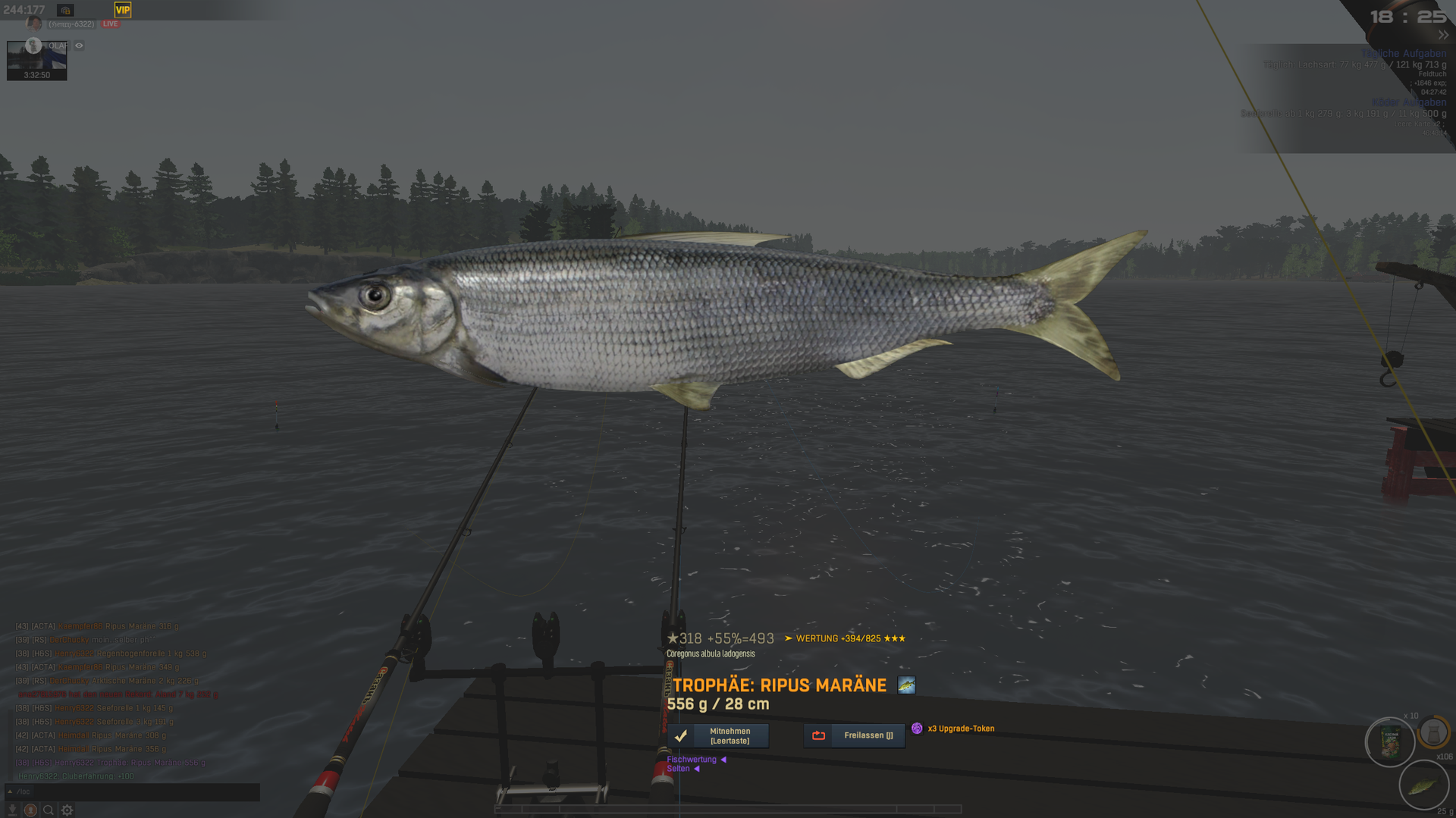Collapse the tasks panel with double arrow
This screenshot has height=818, width=1456.
click(x=1442, y=35)
